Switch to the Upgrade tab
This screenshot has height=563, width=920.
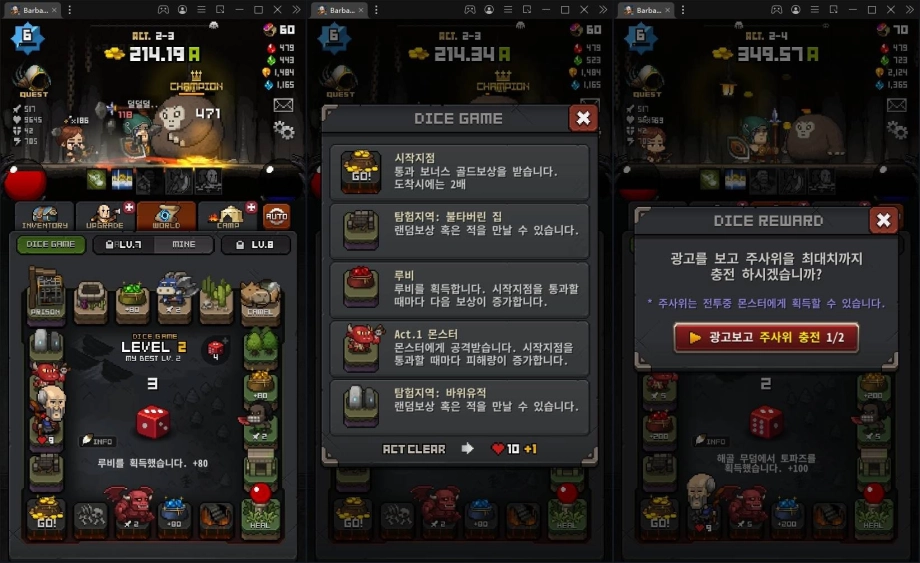[x=105, y=216]
